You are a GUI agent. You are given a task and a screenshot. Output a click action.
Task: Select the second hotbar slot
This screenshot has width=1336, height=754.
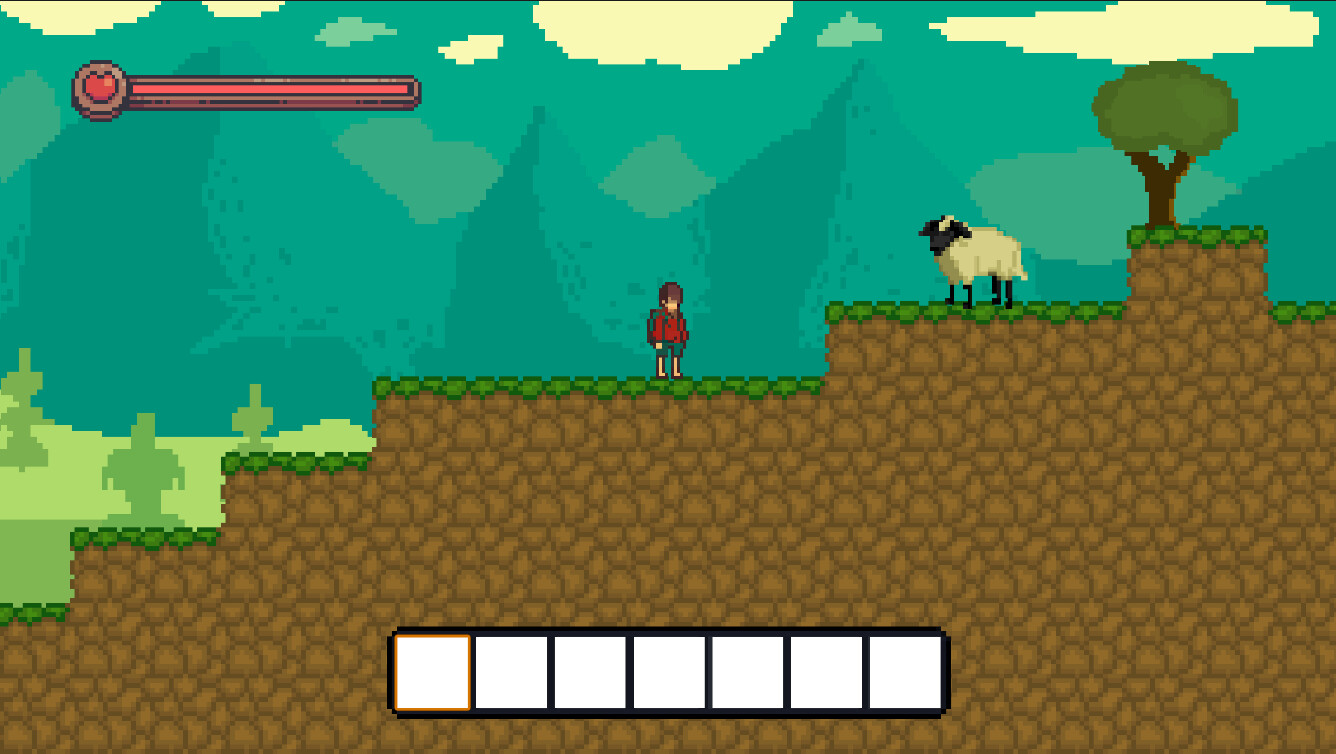coord(510,671)
